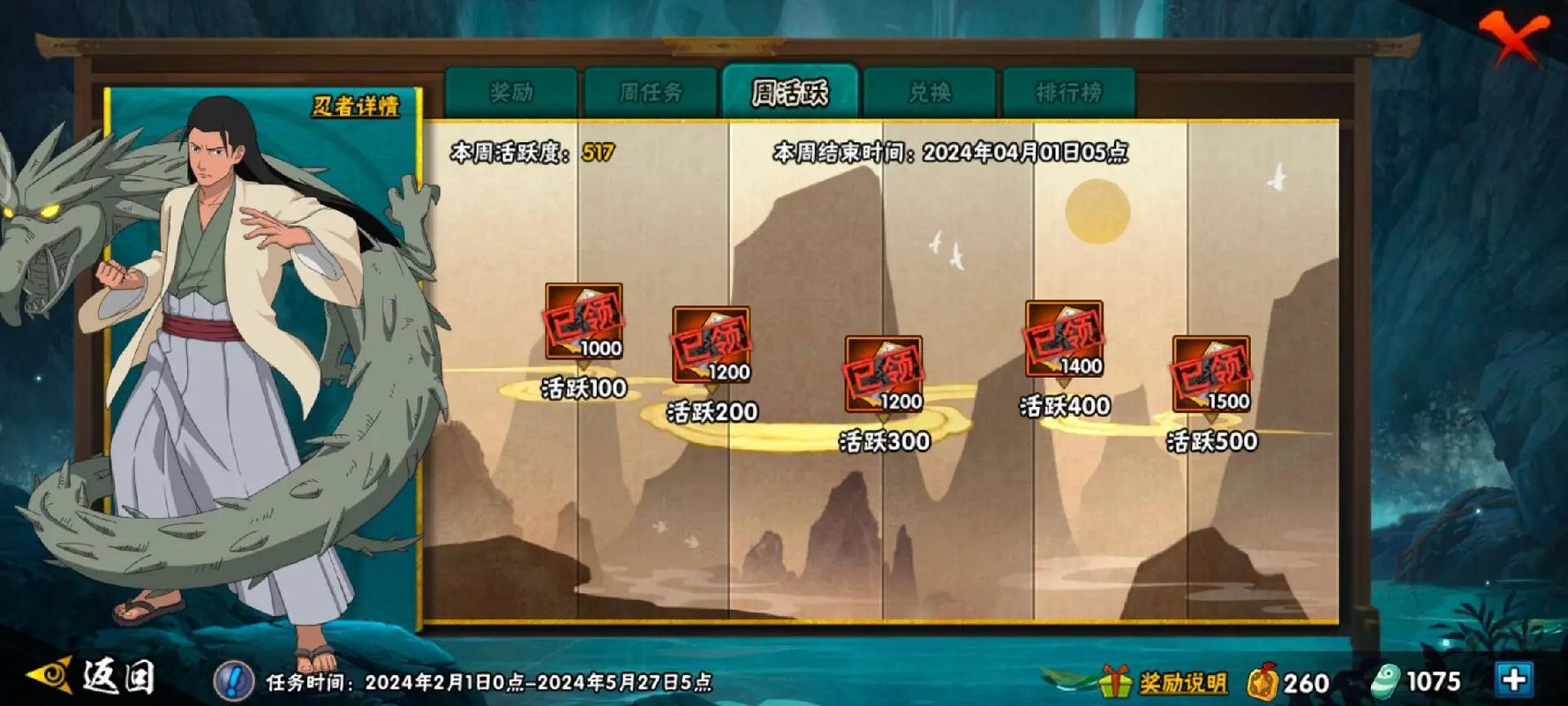Click the 返回 back button
The image size is (1568, 706).
[x=94, y=678]
